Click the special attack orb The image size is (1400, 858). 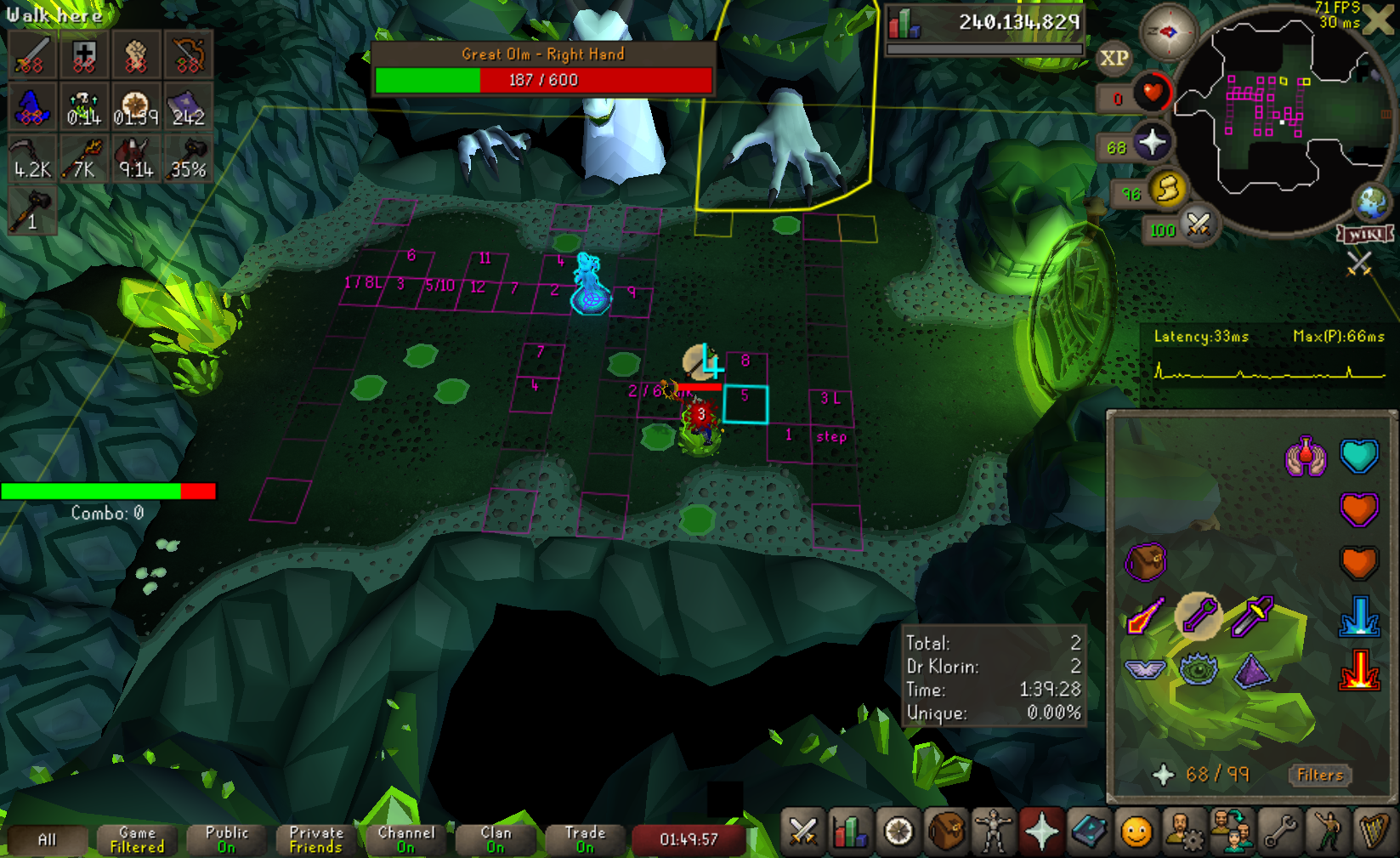click(x=1198, y=225)
